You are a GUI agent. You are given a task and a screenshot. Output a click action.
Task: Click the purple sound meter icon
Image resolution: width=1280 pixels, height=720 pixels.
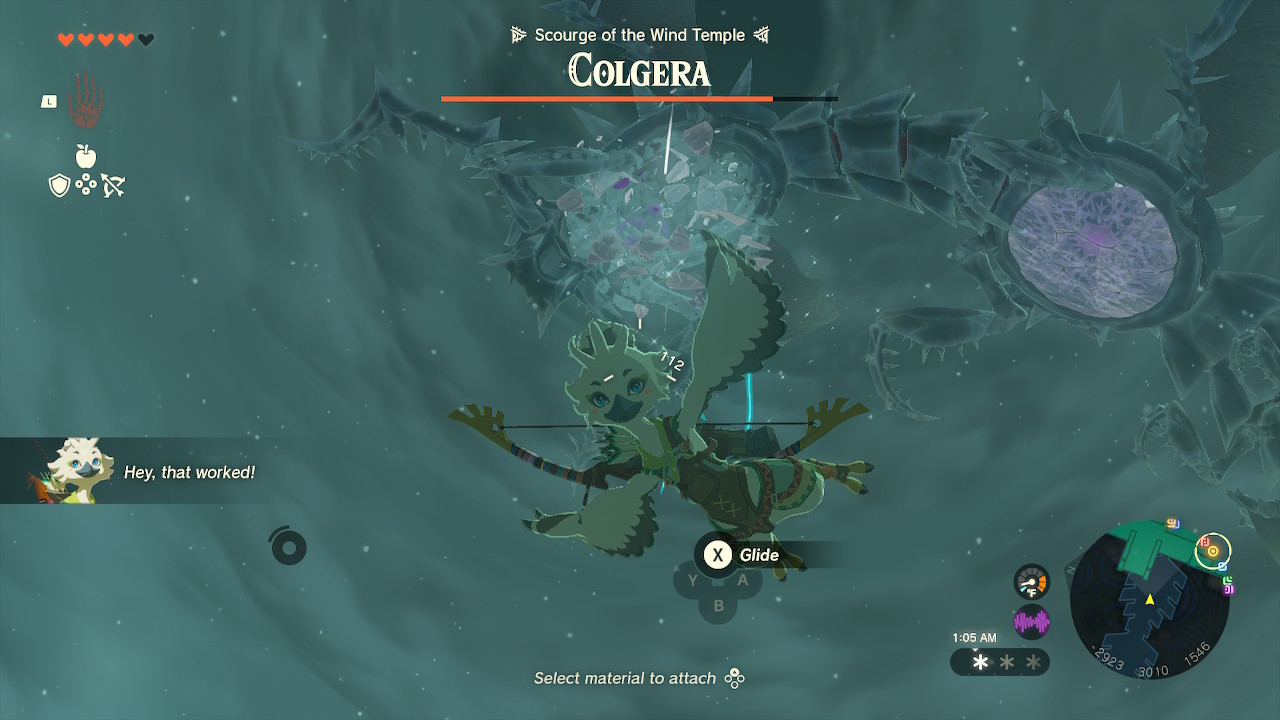[x=1031, y=622]
